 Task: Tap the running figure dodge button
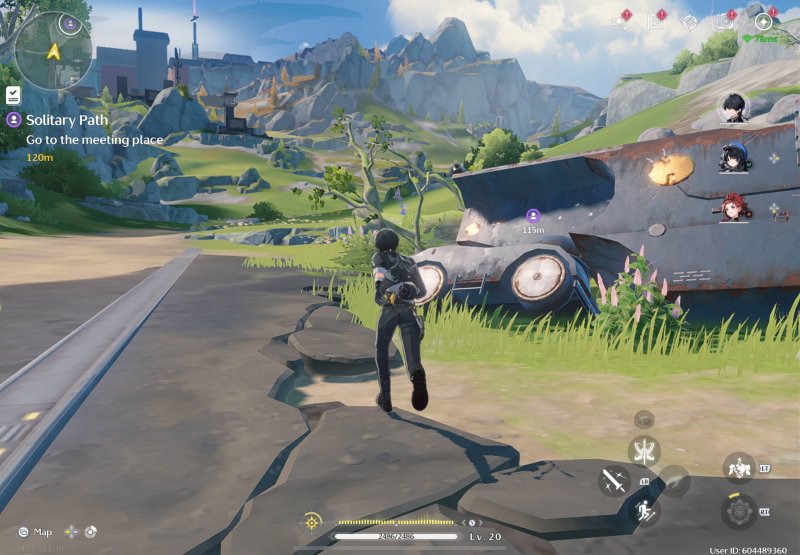coord(644,513)
